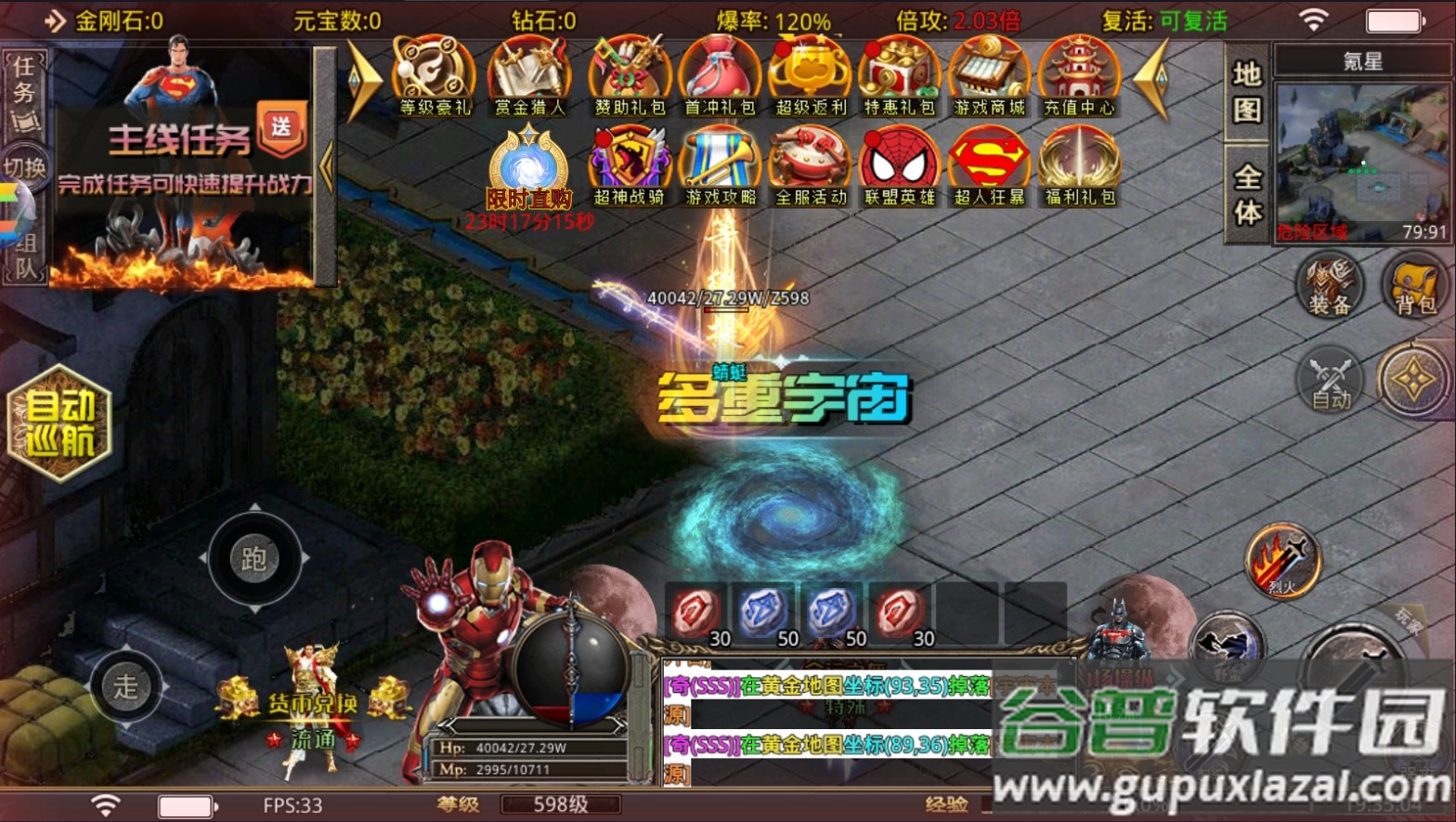Open the 超人狂暴 Superman rage icon

[x=988, y=165]
